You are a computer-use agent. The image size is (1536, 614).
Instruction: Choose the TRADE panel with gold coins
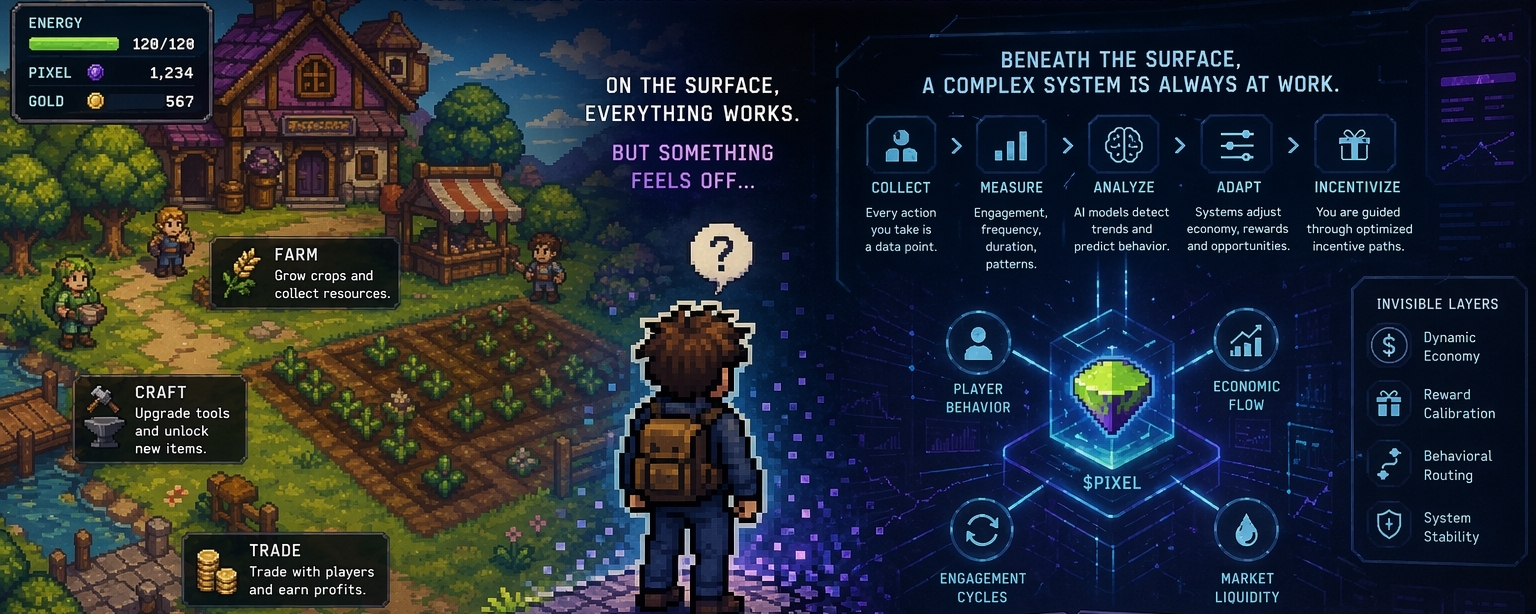coord(286,569)
